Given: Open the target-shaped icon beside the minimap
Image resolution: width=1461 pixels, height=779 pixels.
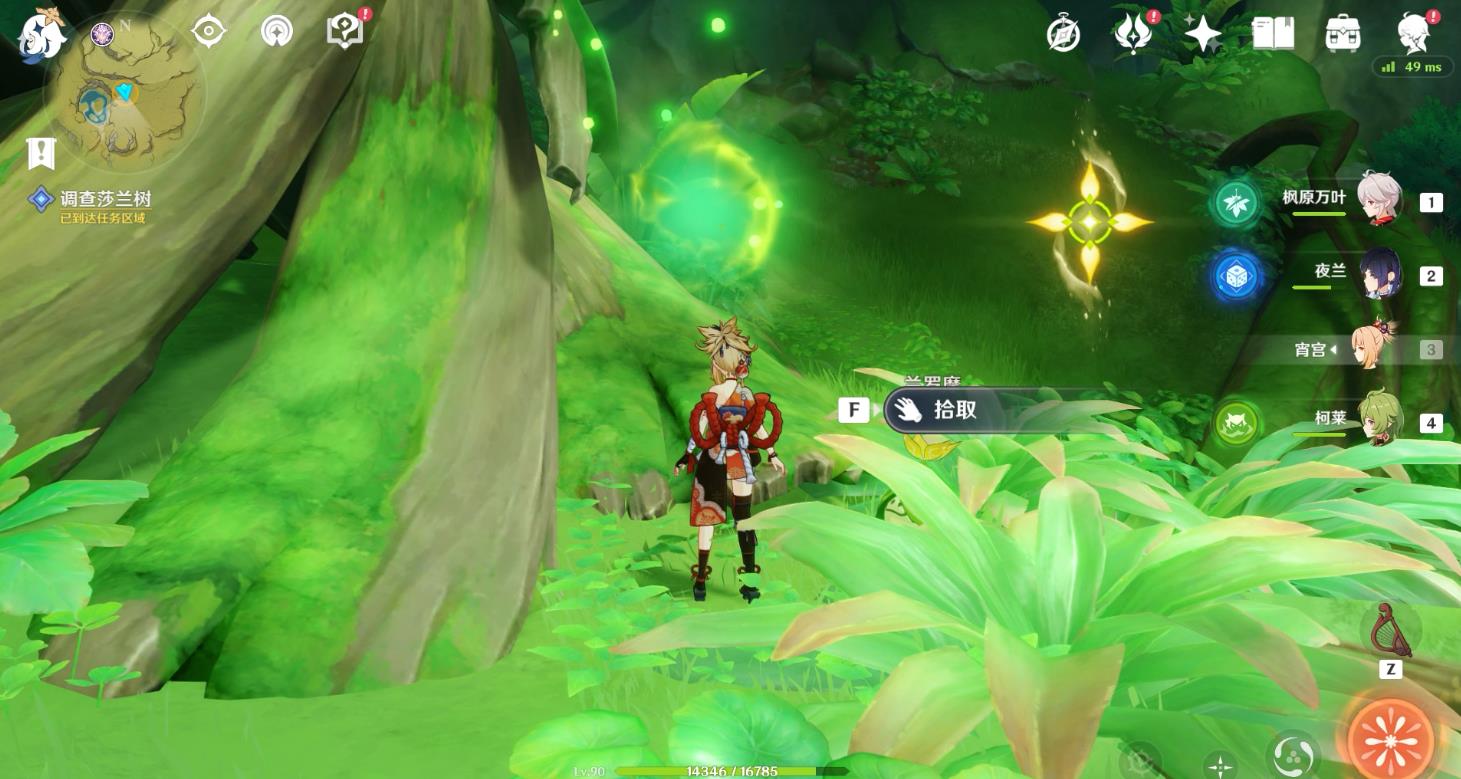Looking at the screenshot, I should tap(208, 32).
